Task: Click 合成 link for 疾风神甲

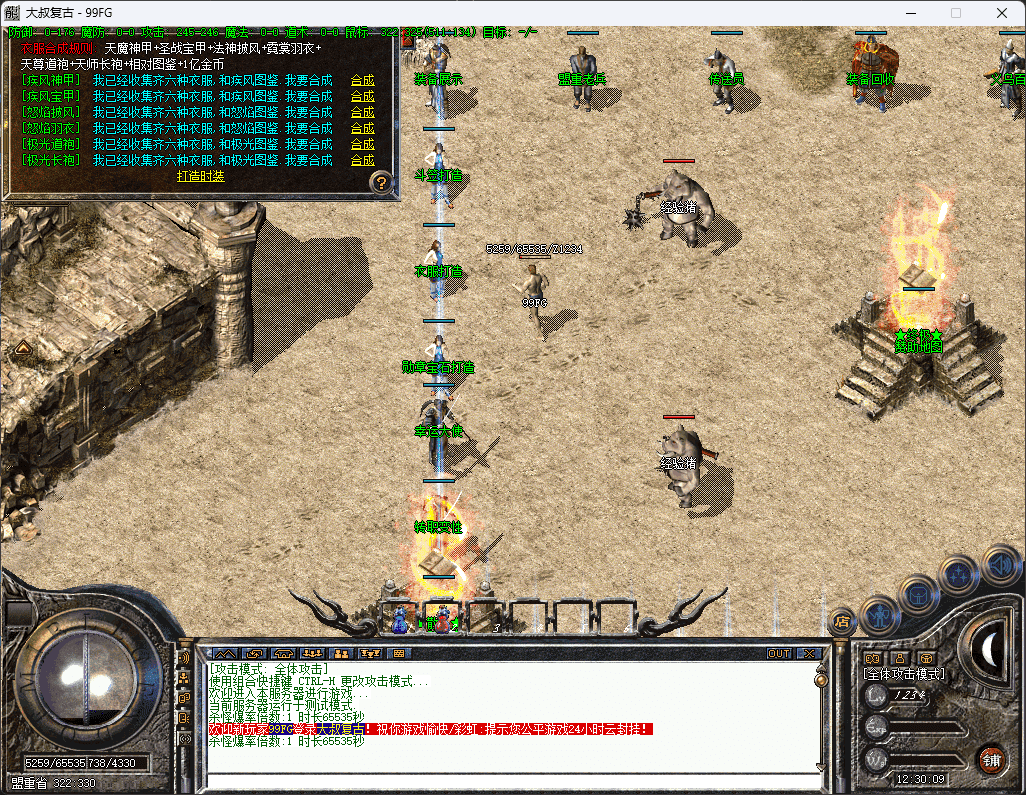Action: click(x=362, y=80)
